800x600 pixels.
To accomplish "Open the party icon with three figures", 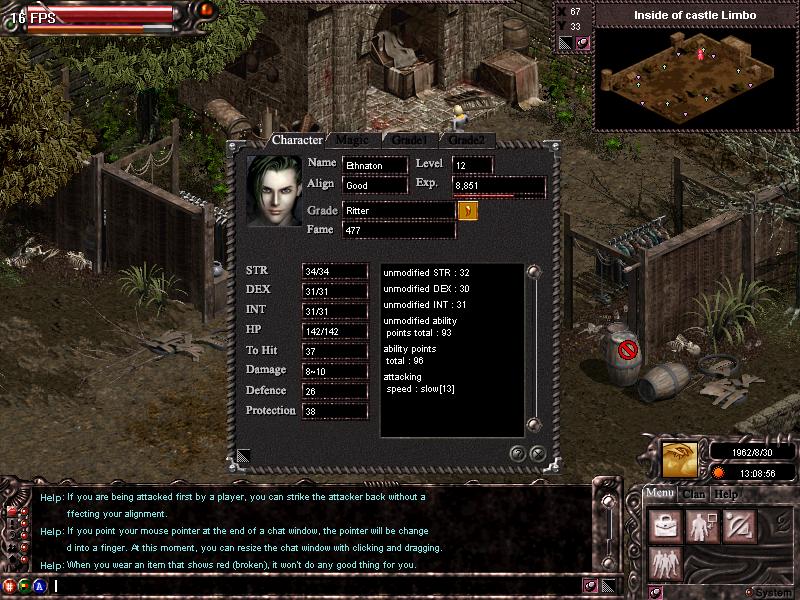I will pos(664,562).
